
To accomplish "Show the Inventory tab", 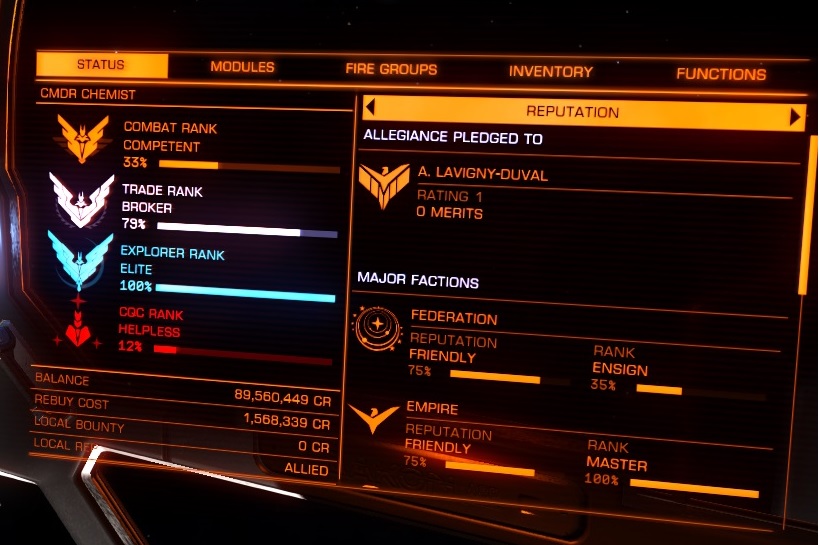I will point(550,72).
